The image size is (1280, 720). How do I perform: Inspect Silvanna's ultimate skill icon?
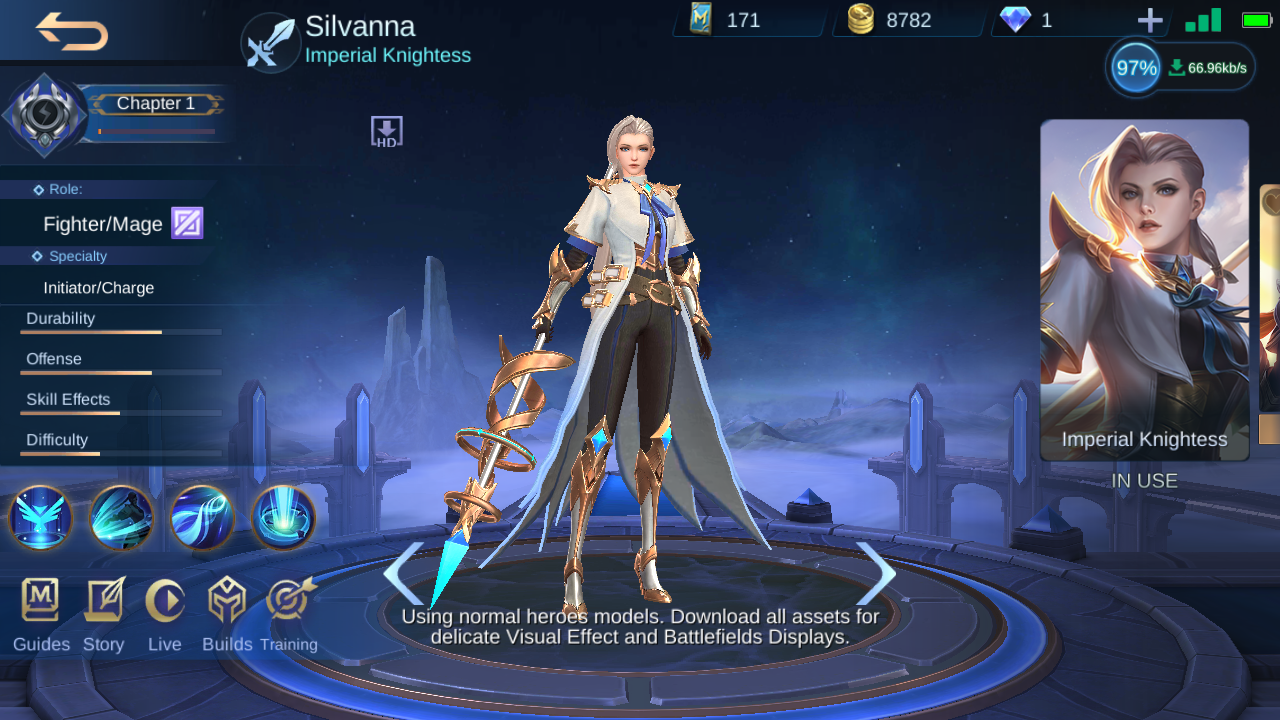coord(282,518)
